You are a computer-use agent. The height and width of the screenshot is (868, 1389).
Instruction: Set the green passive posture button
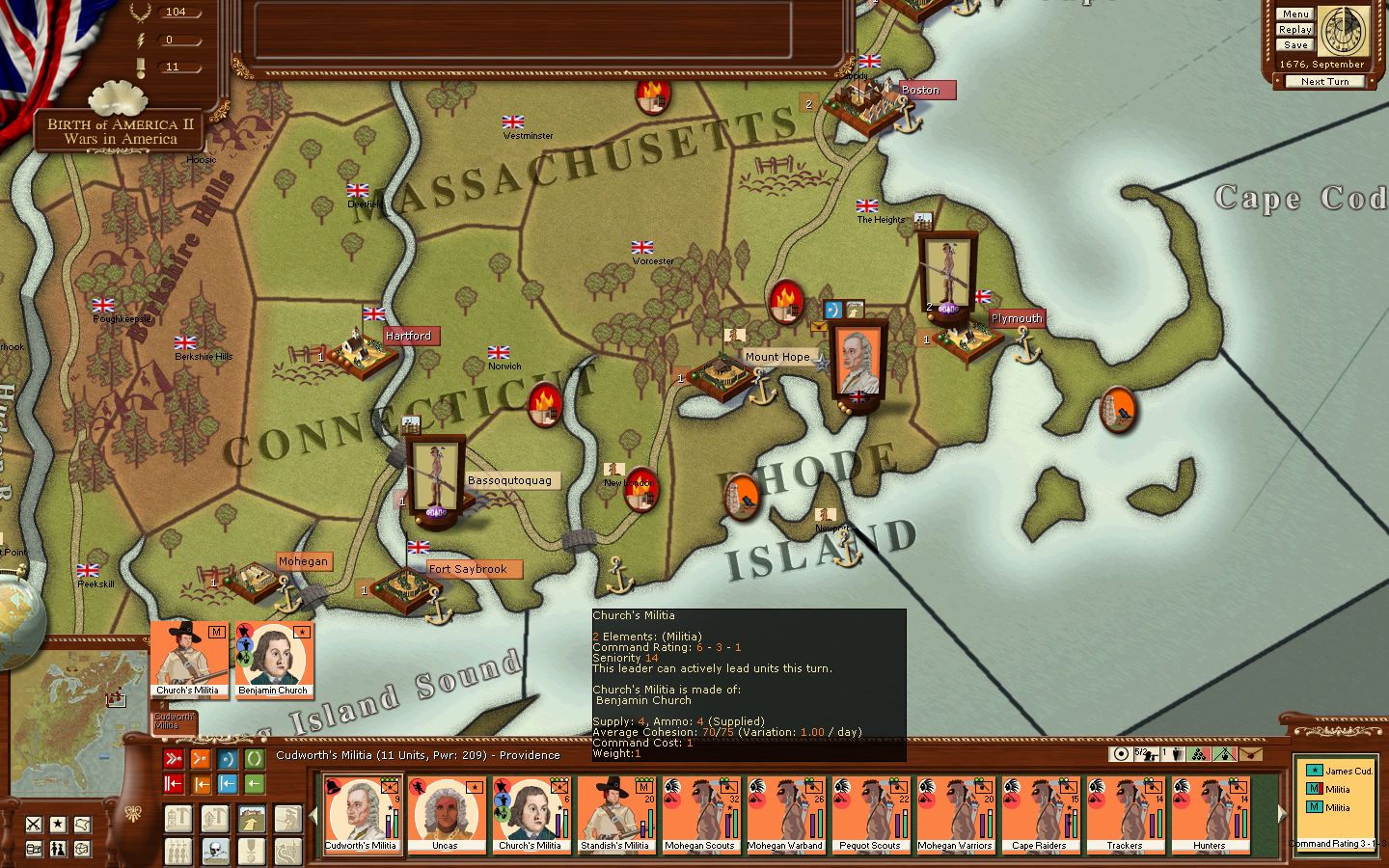(254, 759)
